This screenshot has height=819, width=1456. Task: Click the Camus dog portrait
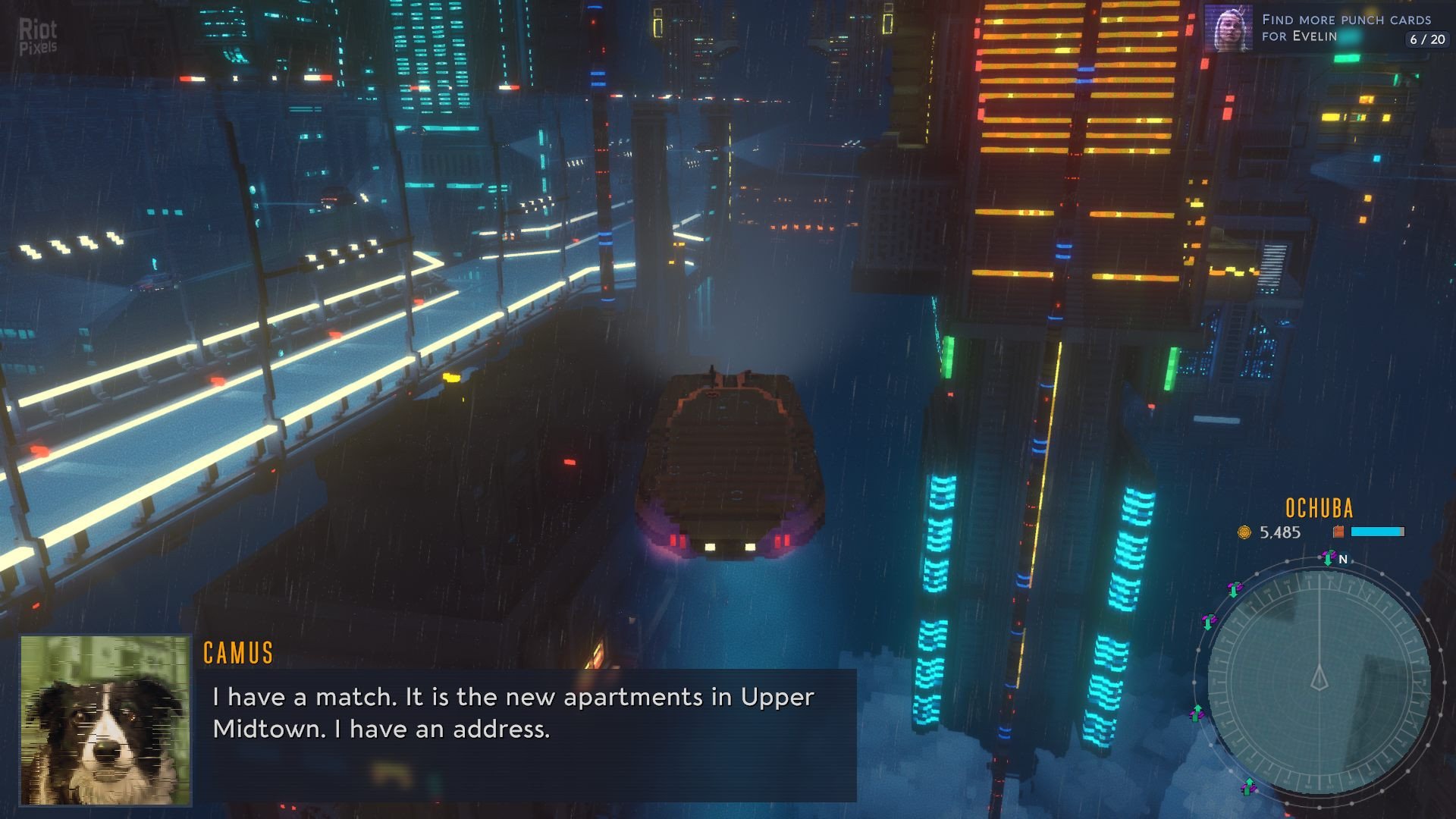[105, 720]
